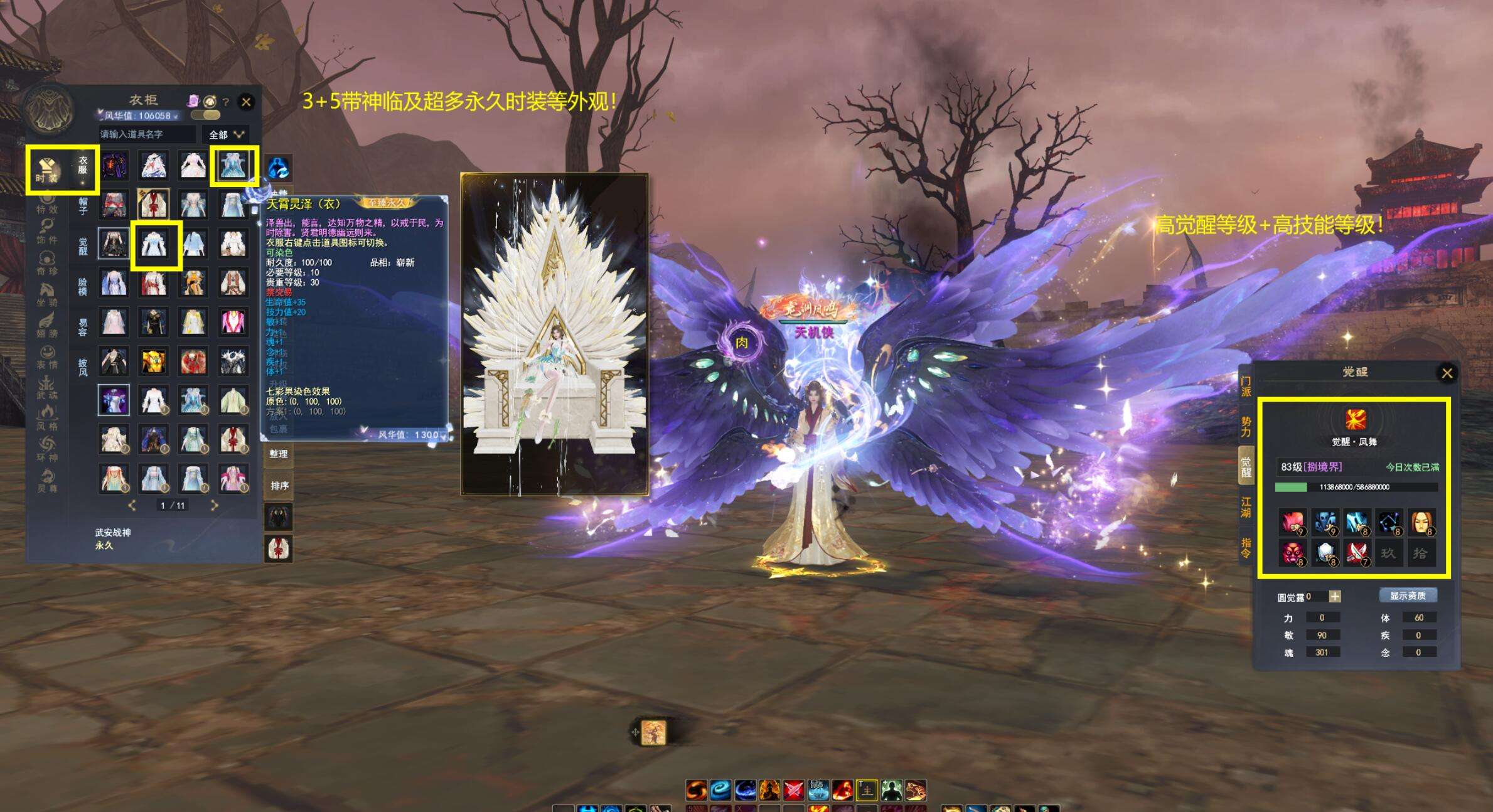
Task: Click the 显示资质 button
Action: 1408,596
